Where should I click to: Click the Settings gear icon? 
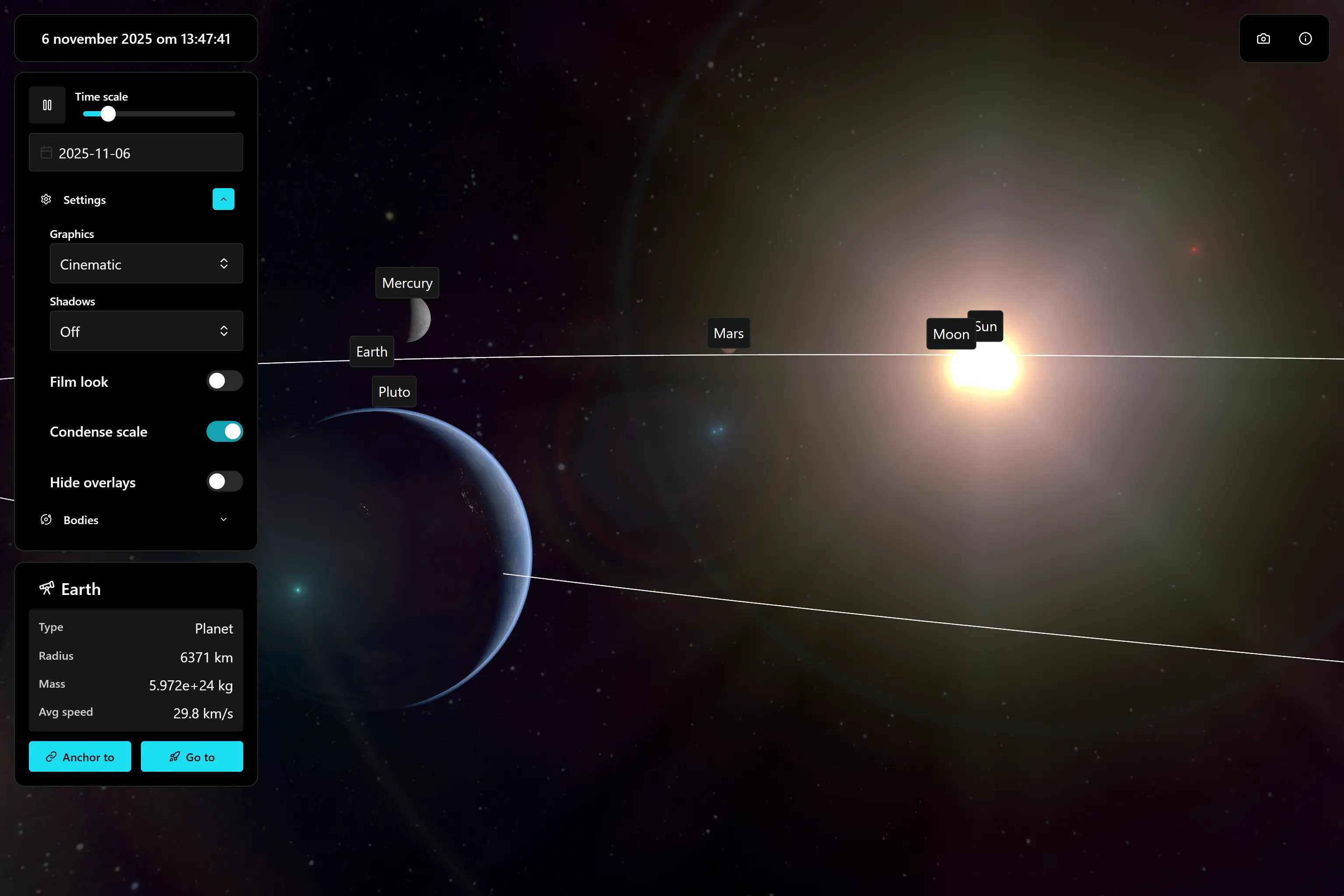pos(45,199)
